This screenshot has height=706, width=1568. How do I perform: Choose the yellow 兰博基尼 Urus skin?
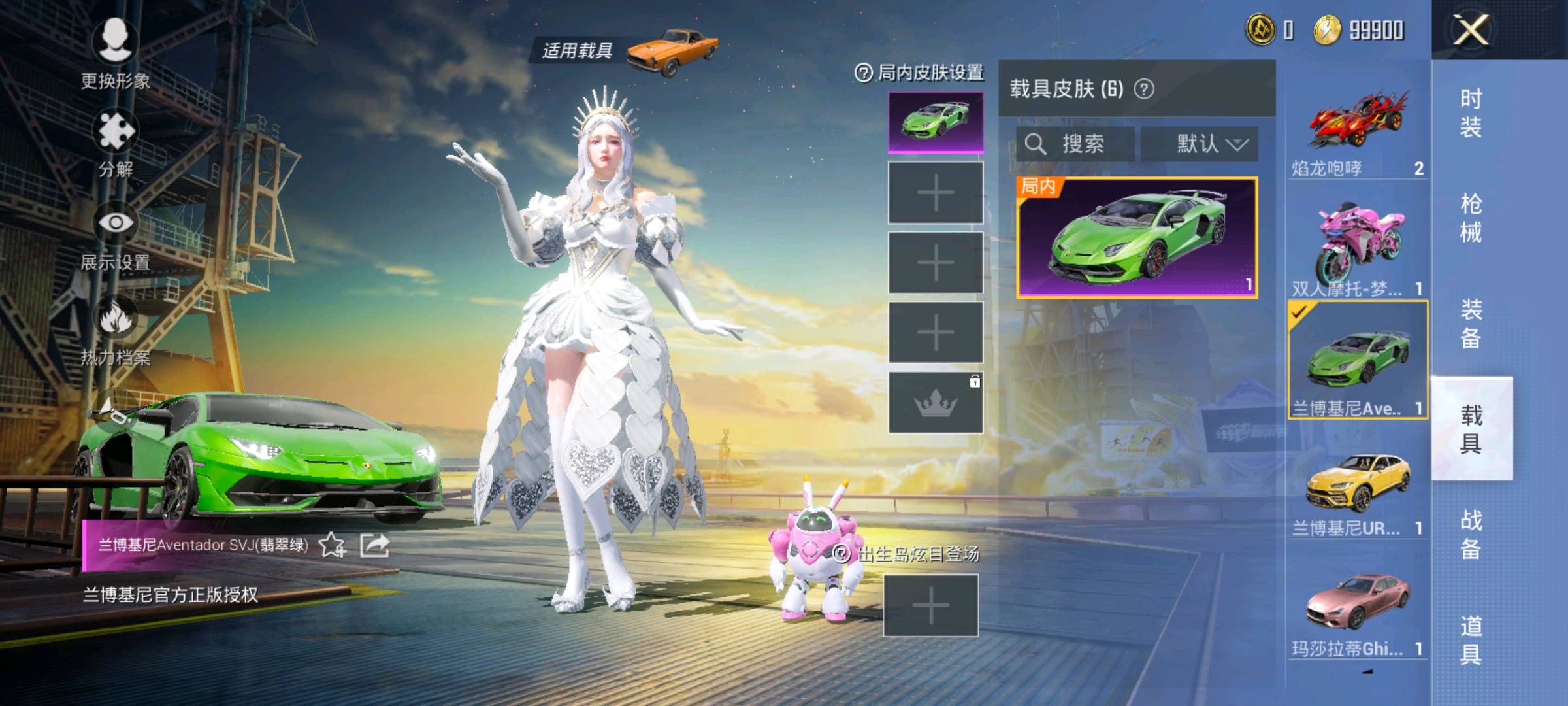coord(1356,490)
